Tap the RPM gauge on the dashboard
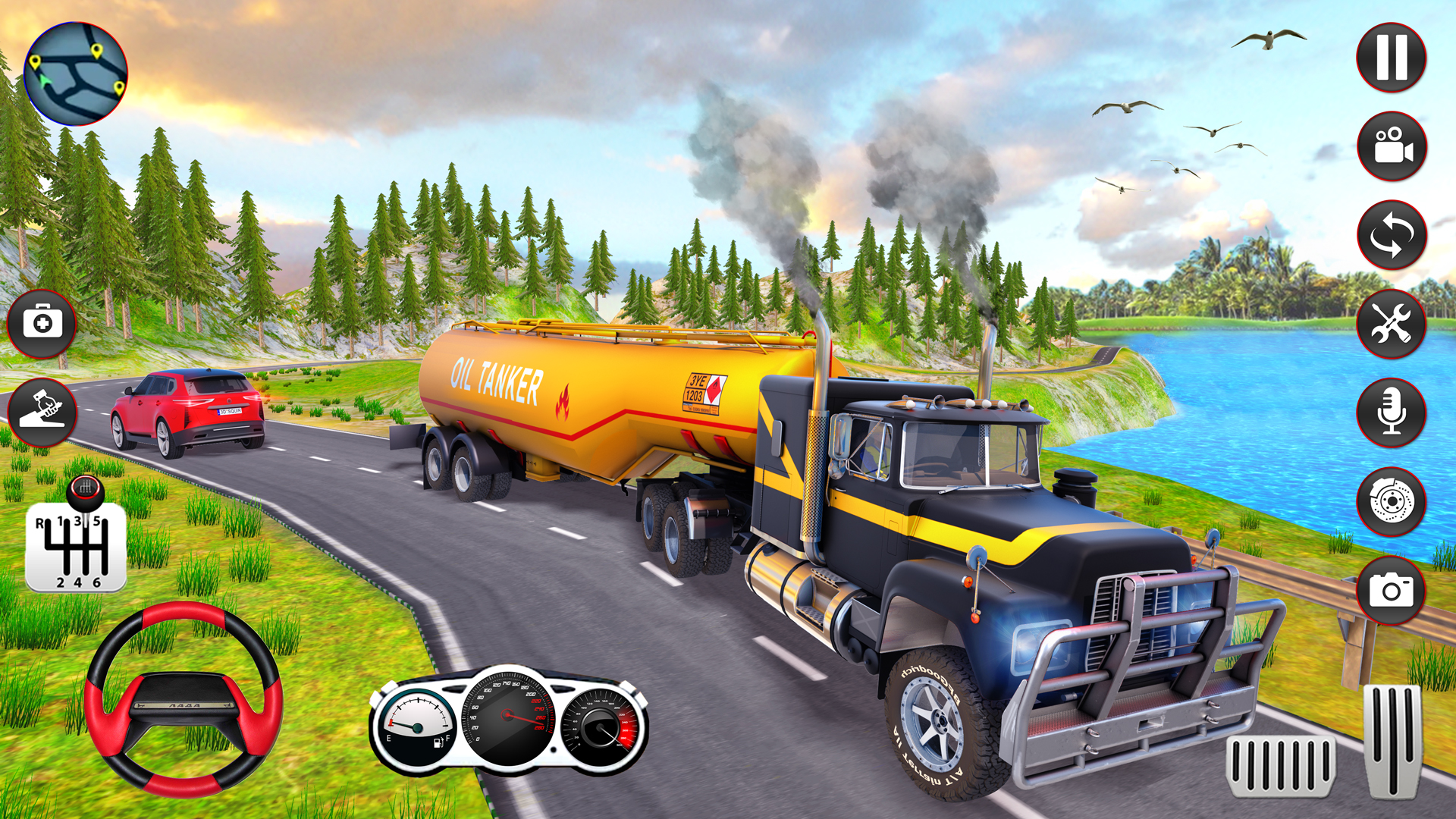This screenshot has height=819, width=1456. tap(599, 728)
